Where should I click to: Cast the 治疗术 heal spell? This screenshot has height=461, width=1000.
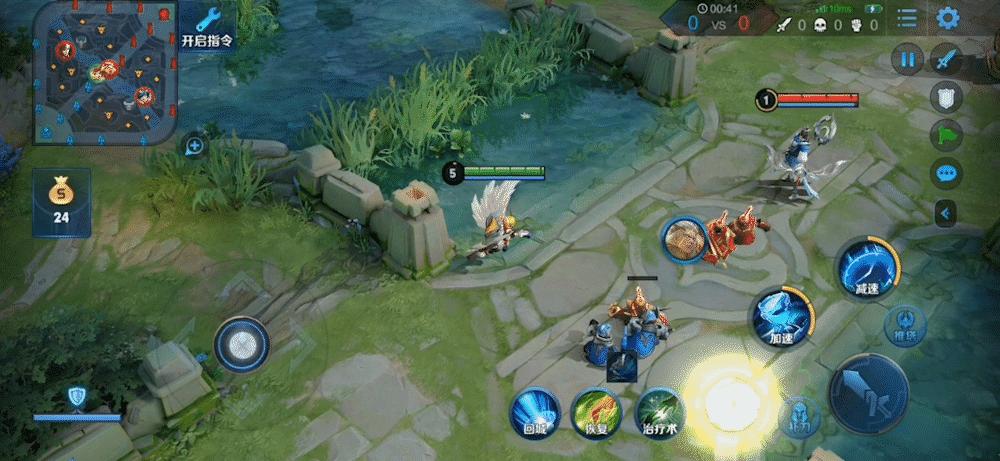658,412
